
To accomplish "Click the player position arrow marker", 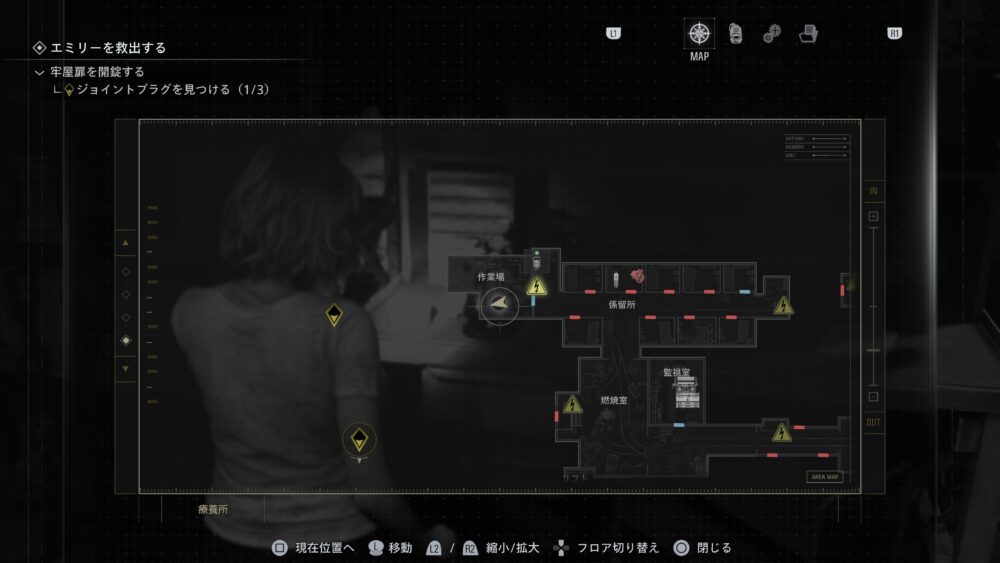I will coord(499,304).
